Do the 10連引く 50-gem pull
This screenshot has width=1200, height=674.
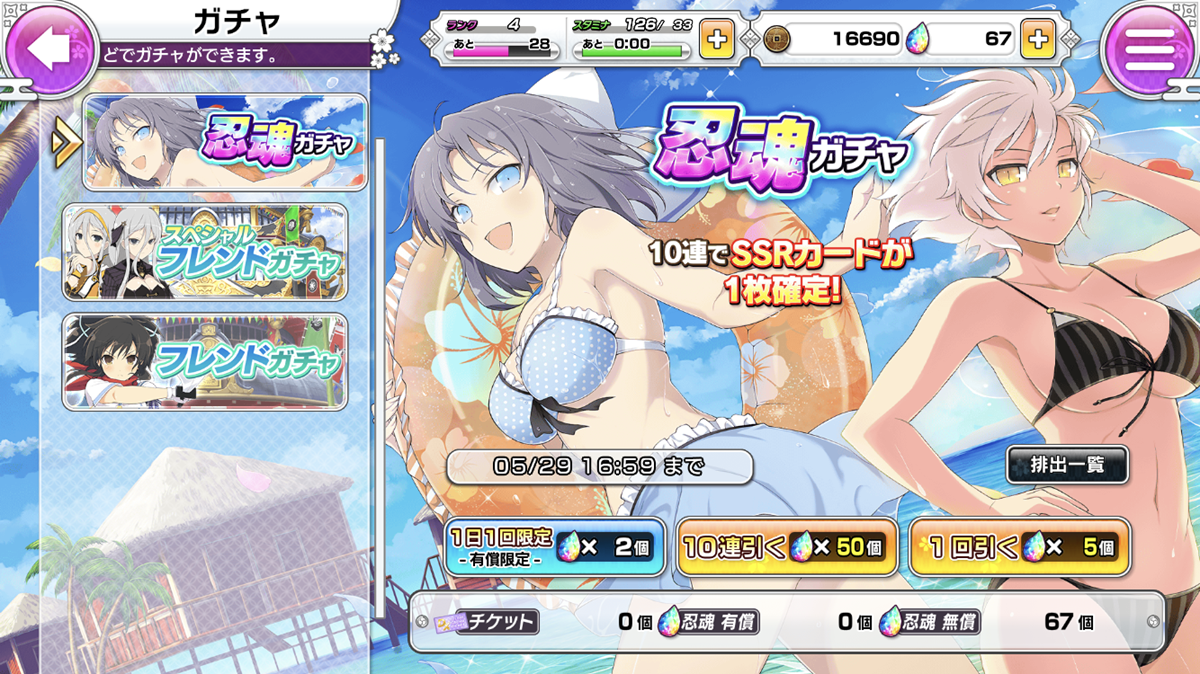(786, 548)
